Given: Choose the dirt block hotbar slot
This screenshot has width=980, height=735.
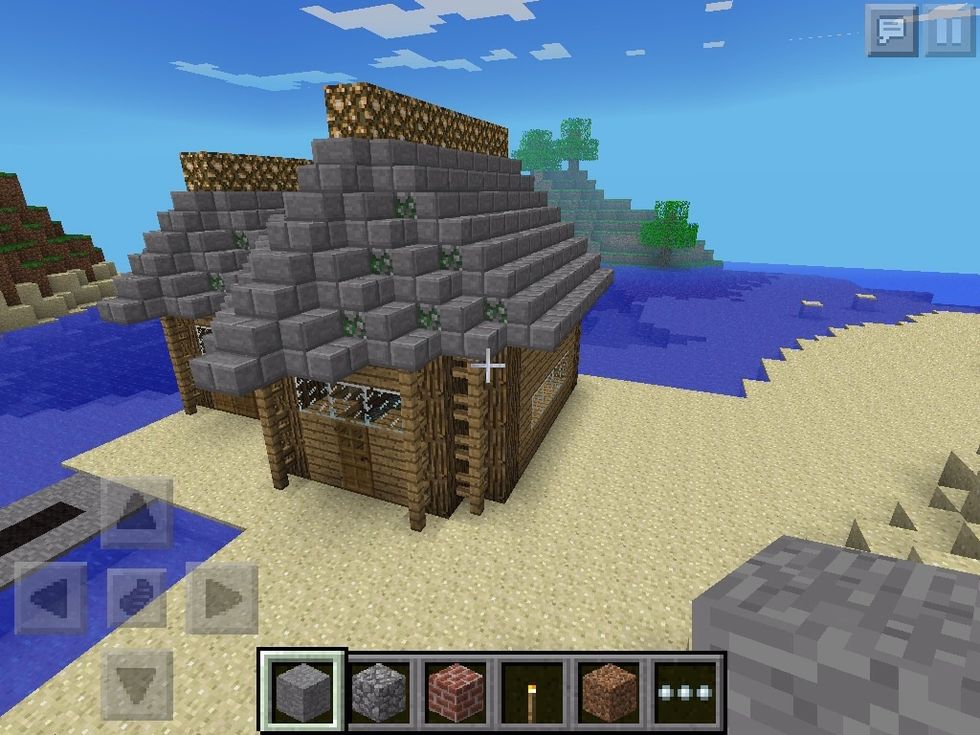Looking at the screenshot, I should click(x=610, y=691).
